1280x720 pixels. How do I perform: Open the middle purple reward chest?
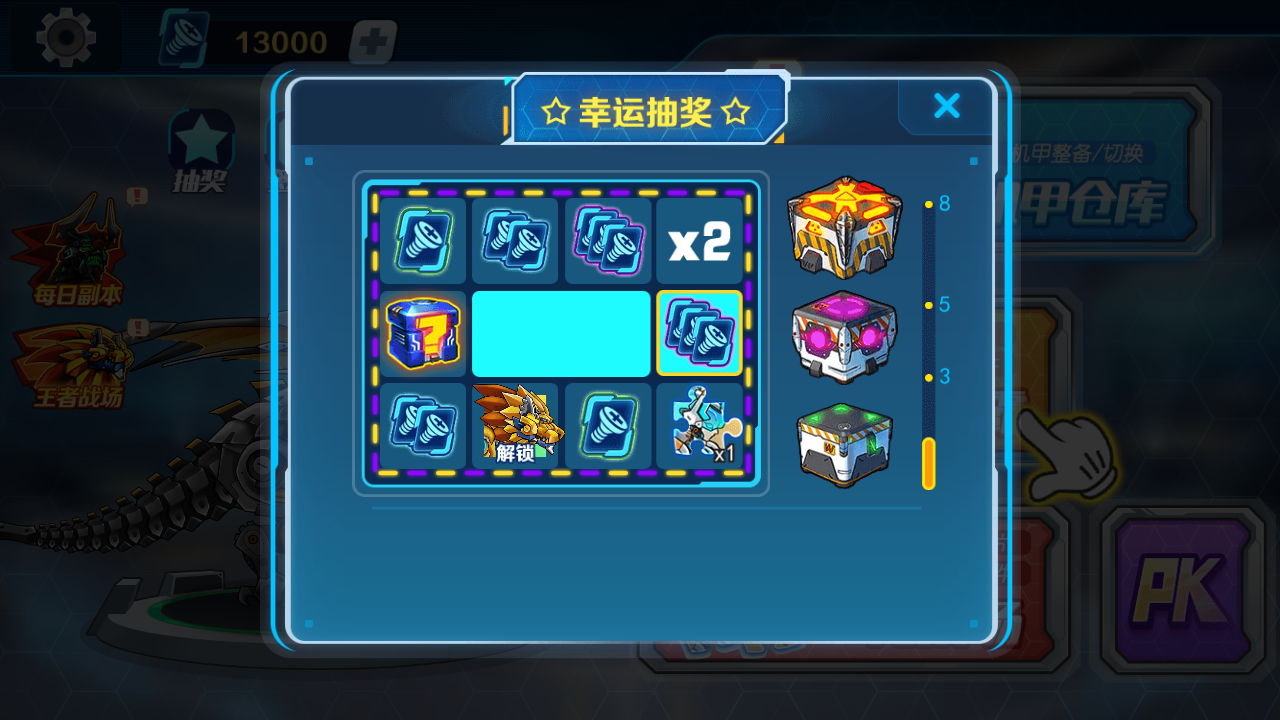pyautogui.click(x=843, y=334)
